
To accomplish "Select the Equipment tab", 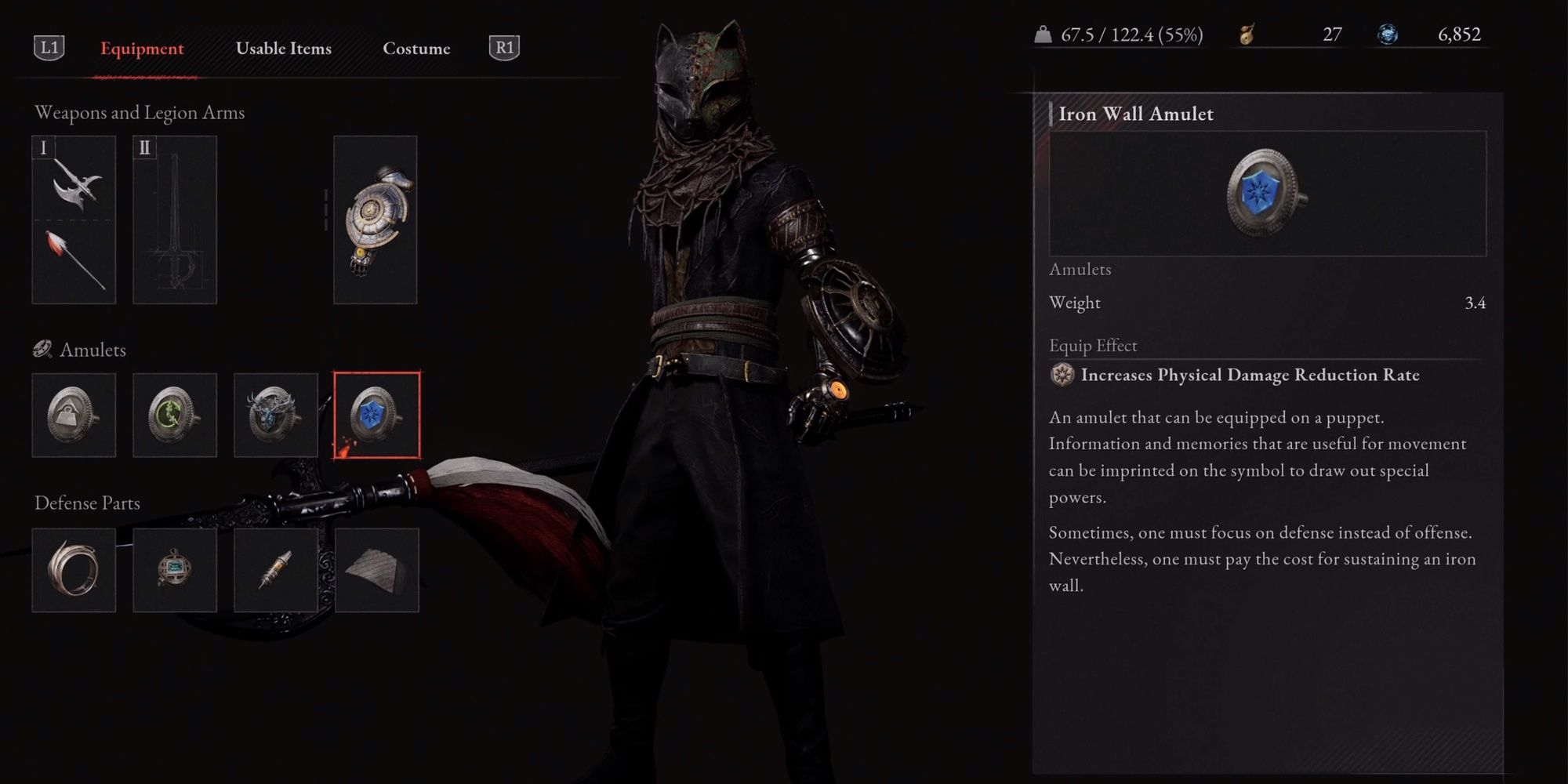I will (141, 48).
